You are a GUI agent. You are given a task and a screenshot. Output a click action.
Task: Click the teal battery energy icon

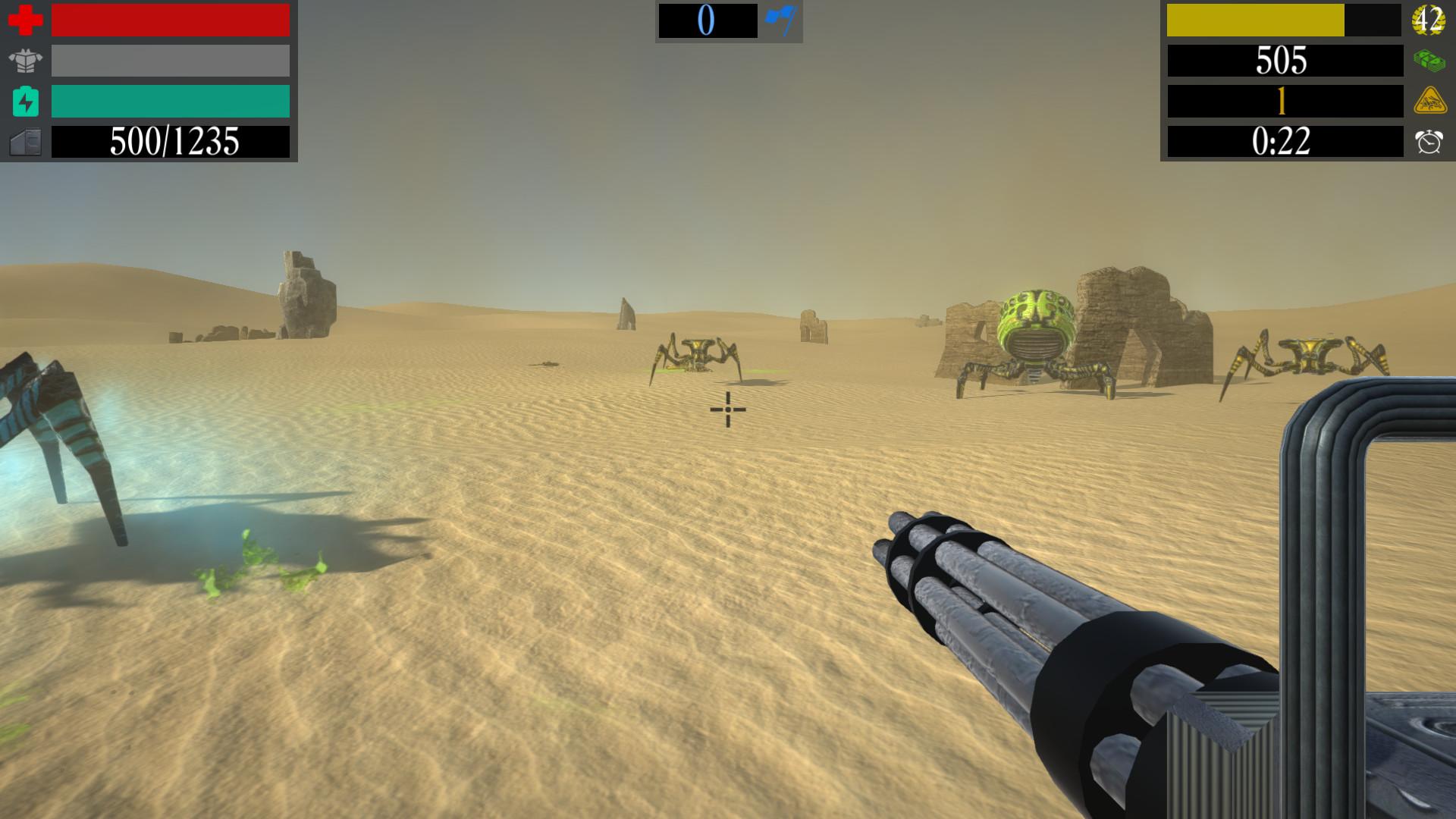pyautogui.click(x=24, y=102)
